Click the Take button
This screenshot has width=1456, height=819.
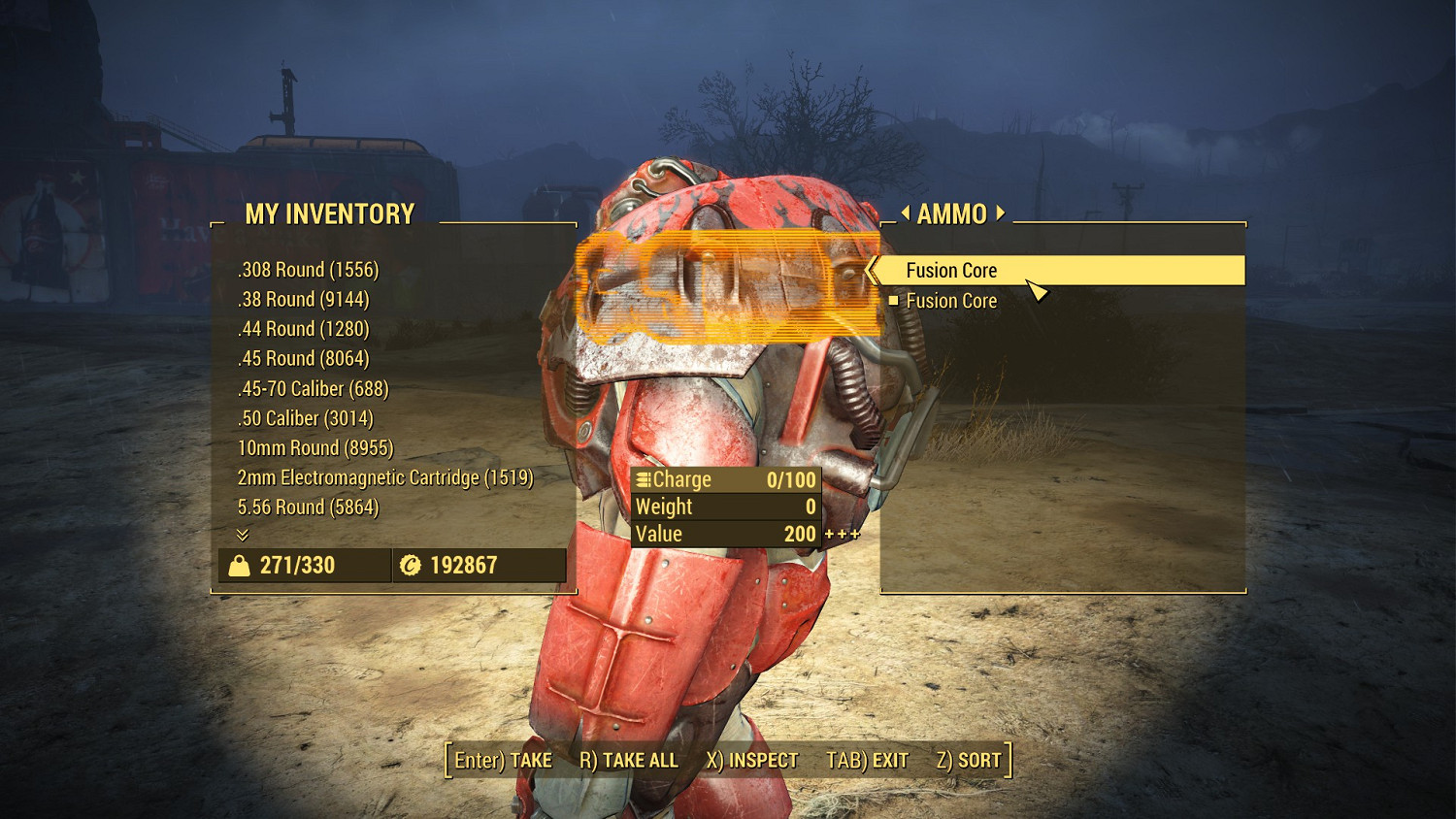[x=503, y=761]
